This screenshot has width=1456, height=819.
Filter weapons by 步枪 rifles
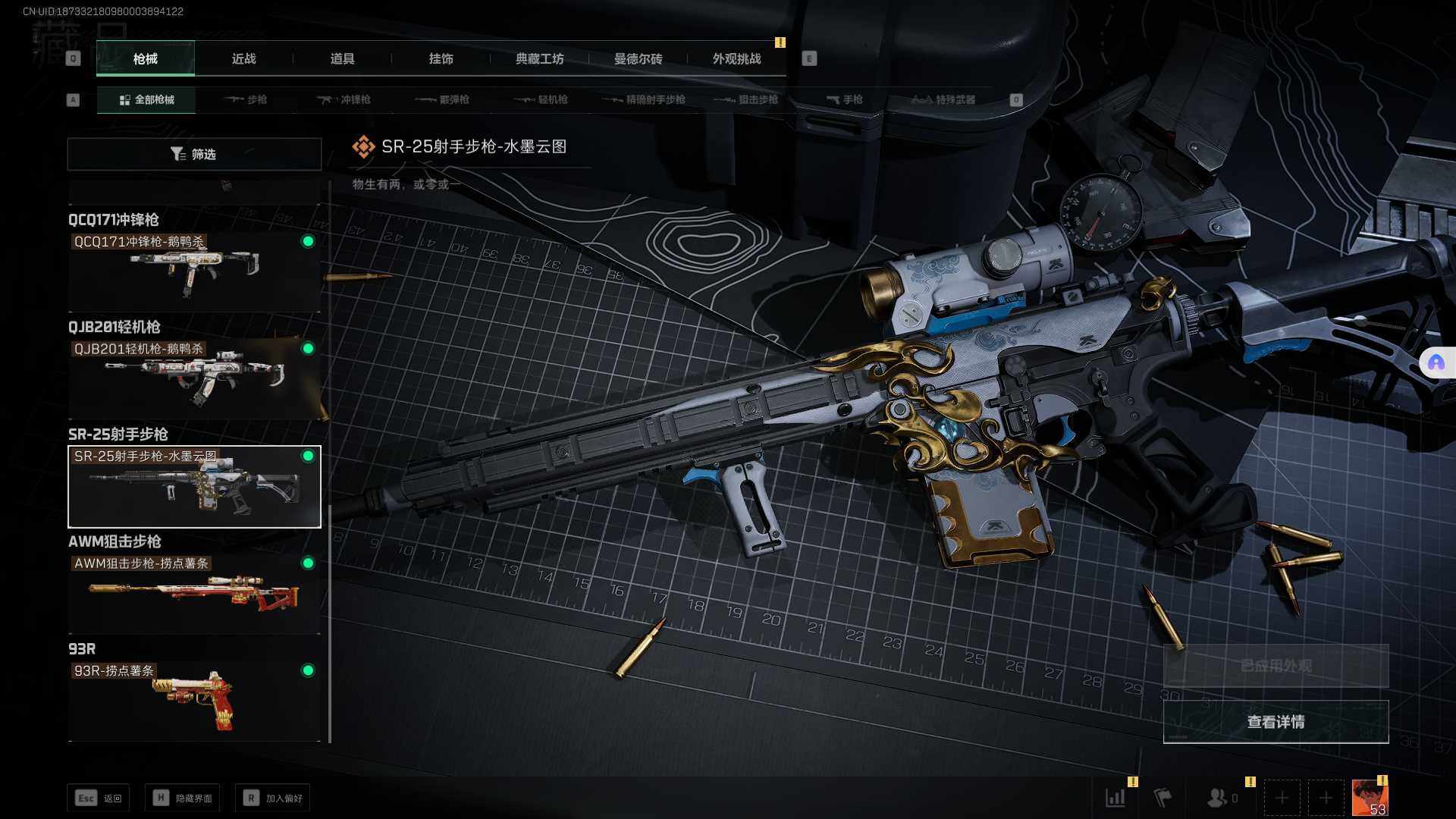246,99
